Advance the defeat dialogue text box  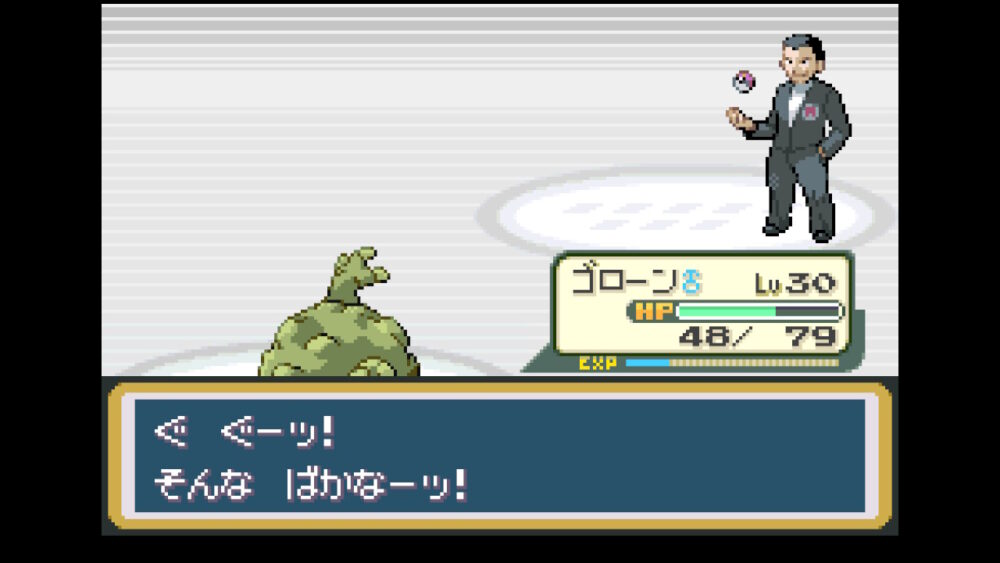point(499,456)
